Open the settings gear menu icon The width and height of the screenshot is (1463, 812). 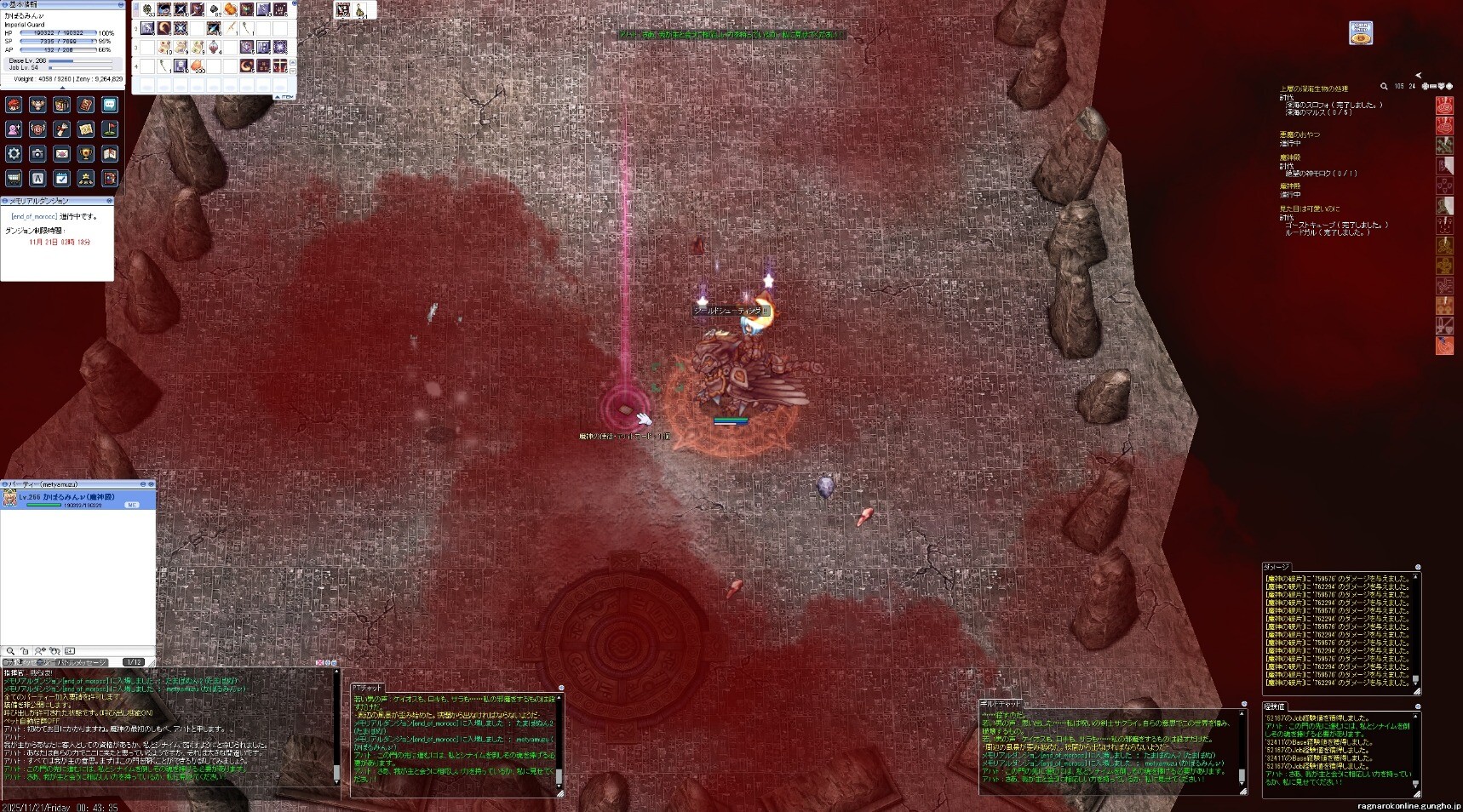click(x=14, y=154)
